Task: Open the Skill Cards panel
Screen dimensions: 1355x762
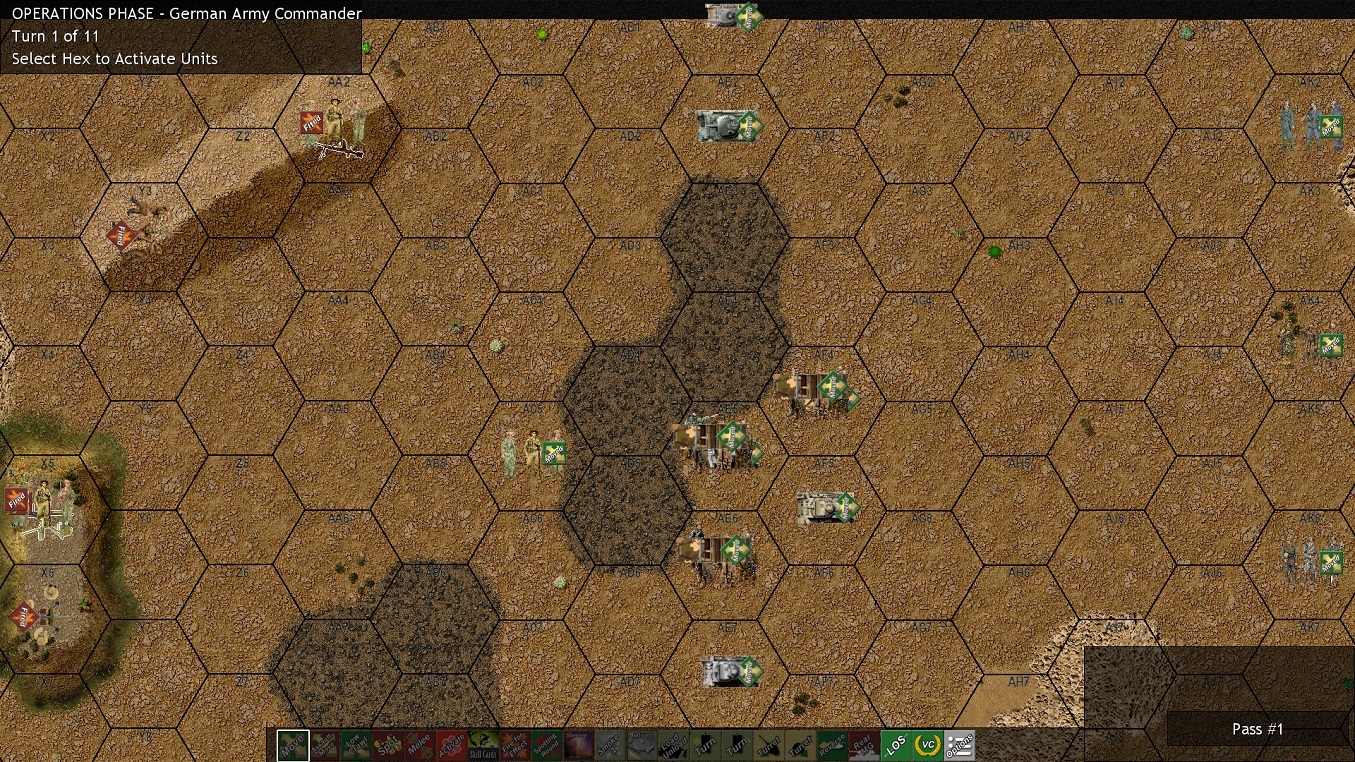Action: click(486, 745)
